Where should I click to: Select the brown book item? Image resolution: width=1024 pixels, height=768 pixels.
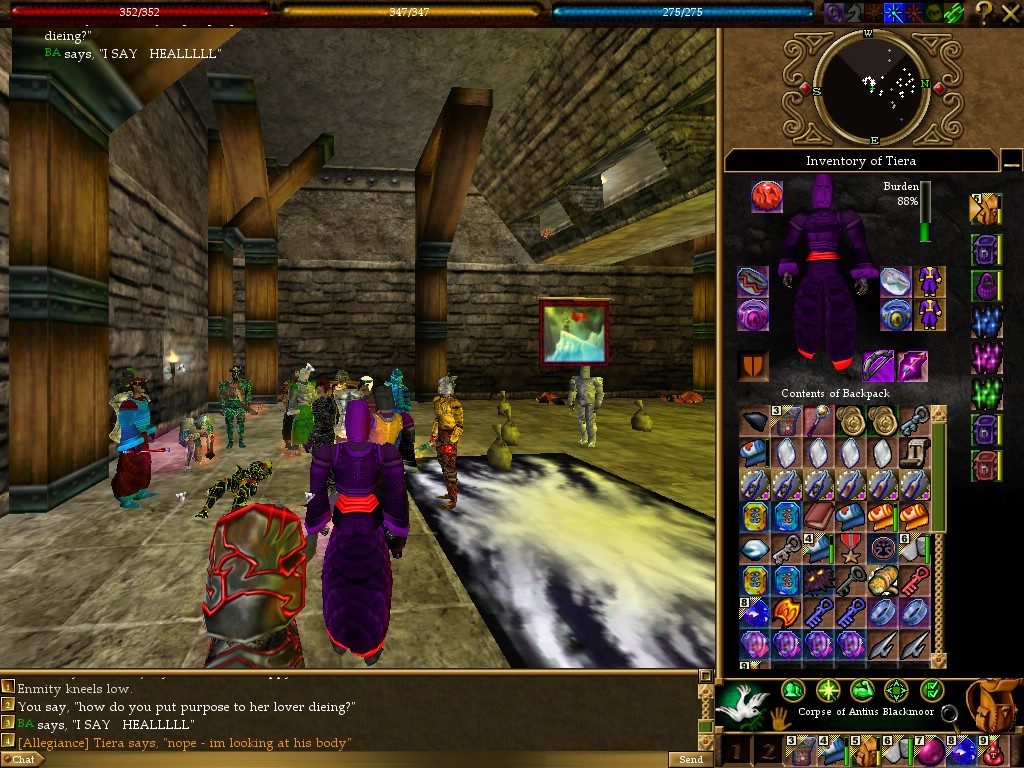point(818,517)
